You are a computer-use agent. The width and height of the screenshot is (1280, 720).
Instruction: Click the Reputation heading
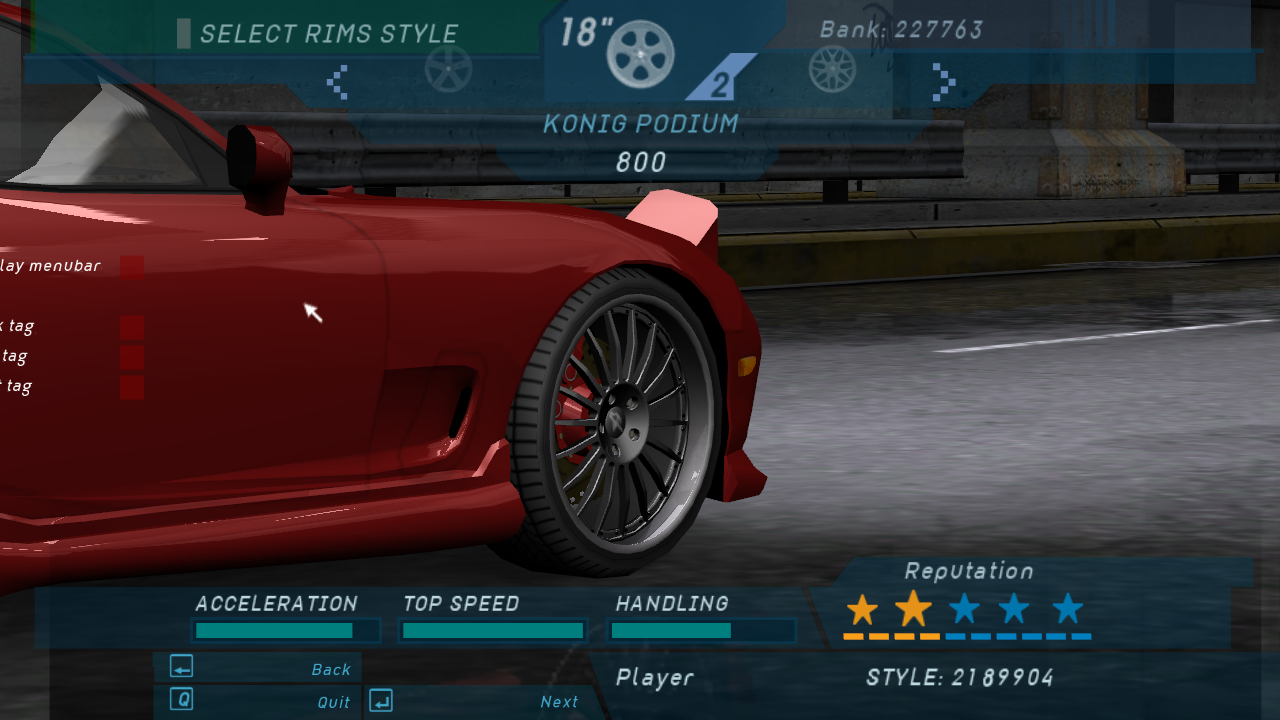pyautogui.click(x=967, y=571)
